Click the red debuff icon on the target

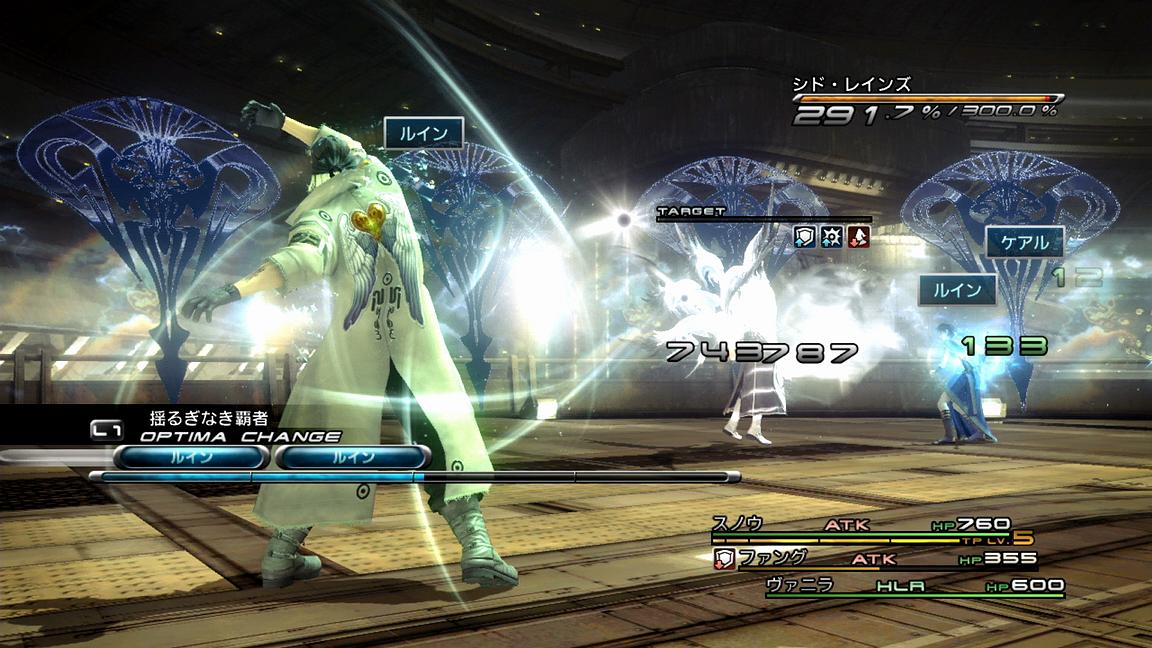point(857,236)
